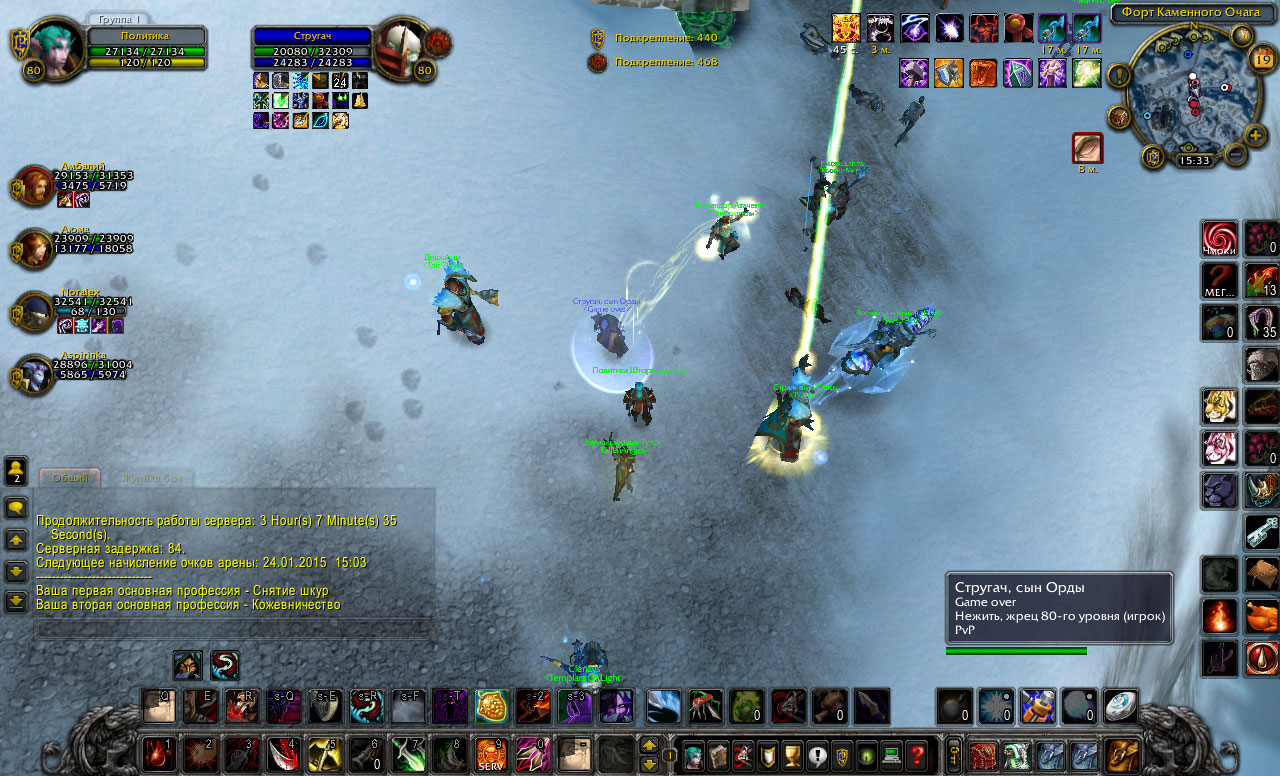Open the calendar showing day 19
The height and width of the screenshot is (776, 1280).
point(1261,60)
